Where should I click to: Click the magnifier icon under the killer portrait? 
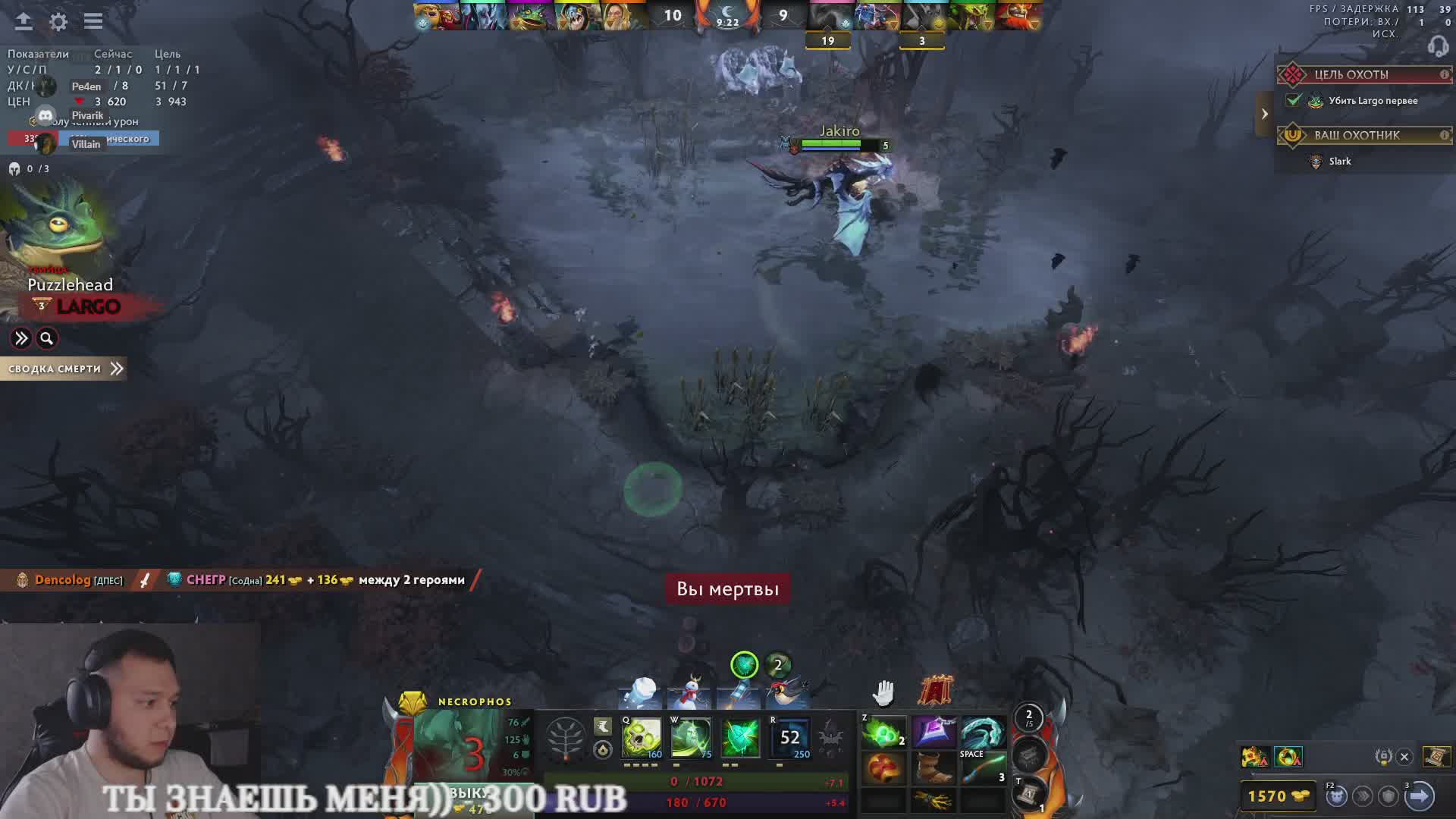click(47, 338)
